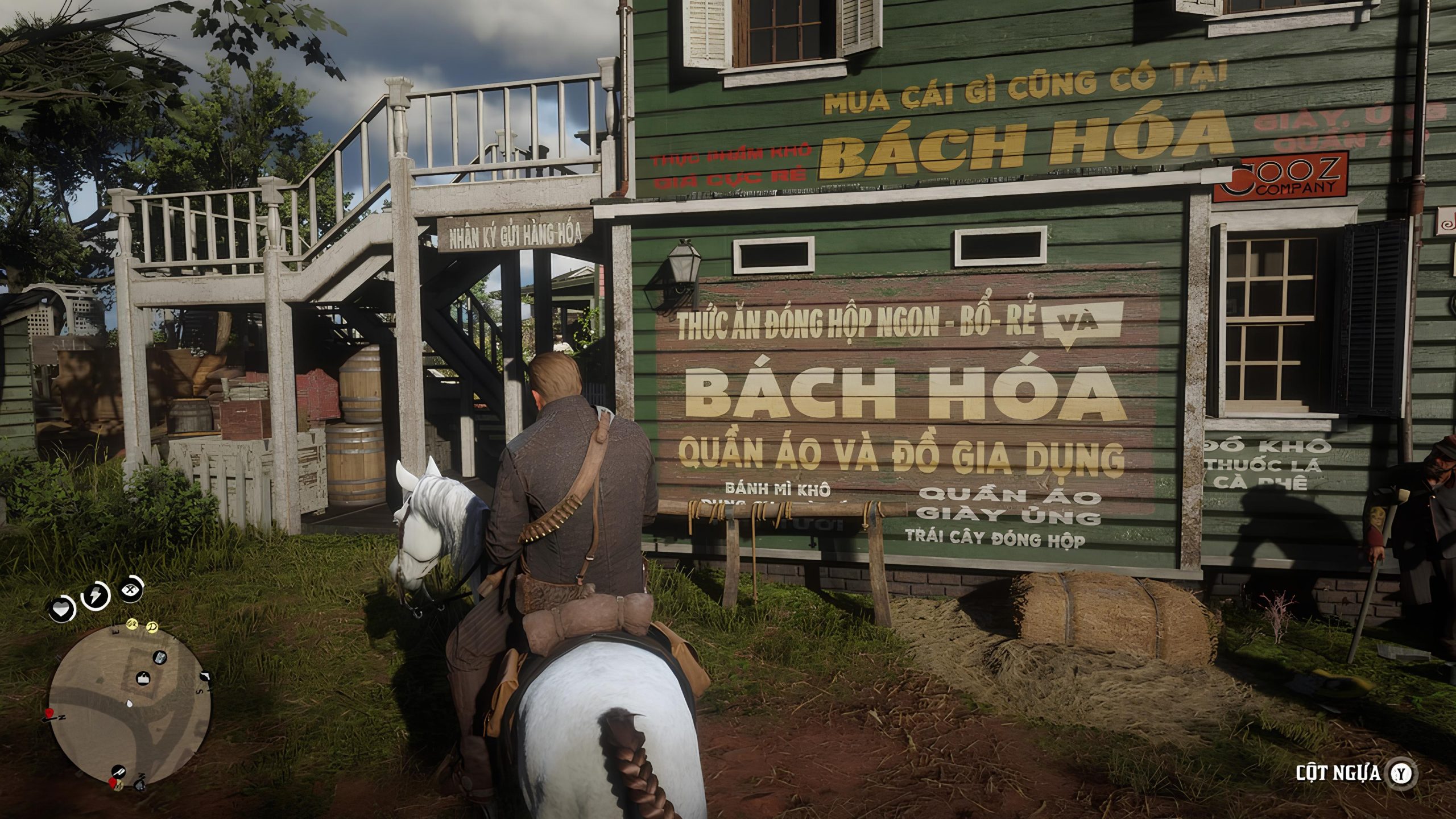The image size is (1456, 819).
Task: Click the general store satchel icon on minimap
Action: (143, 678)
